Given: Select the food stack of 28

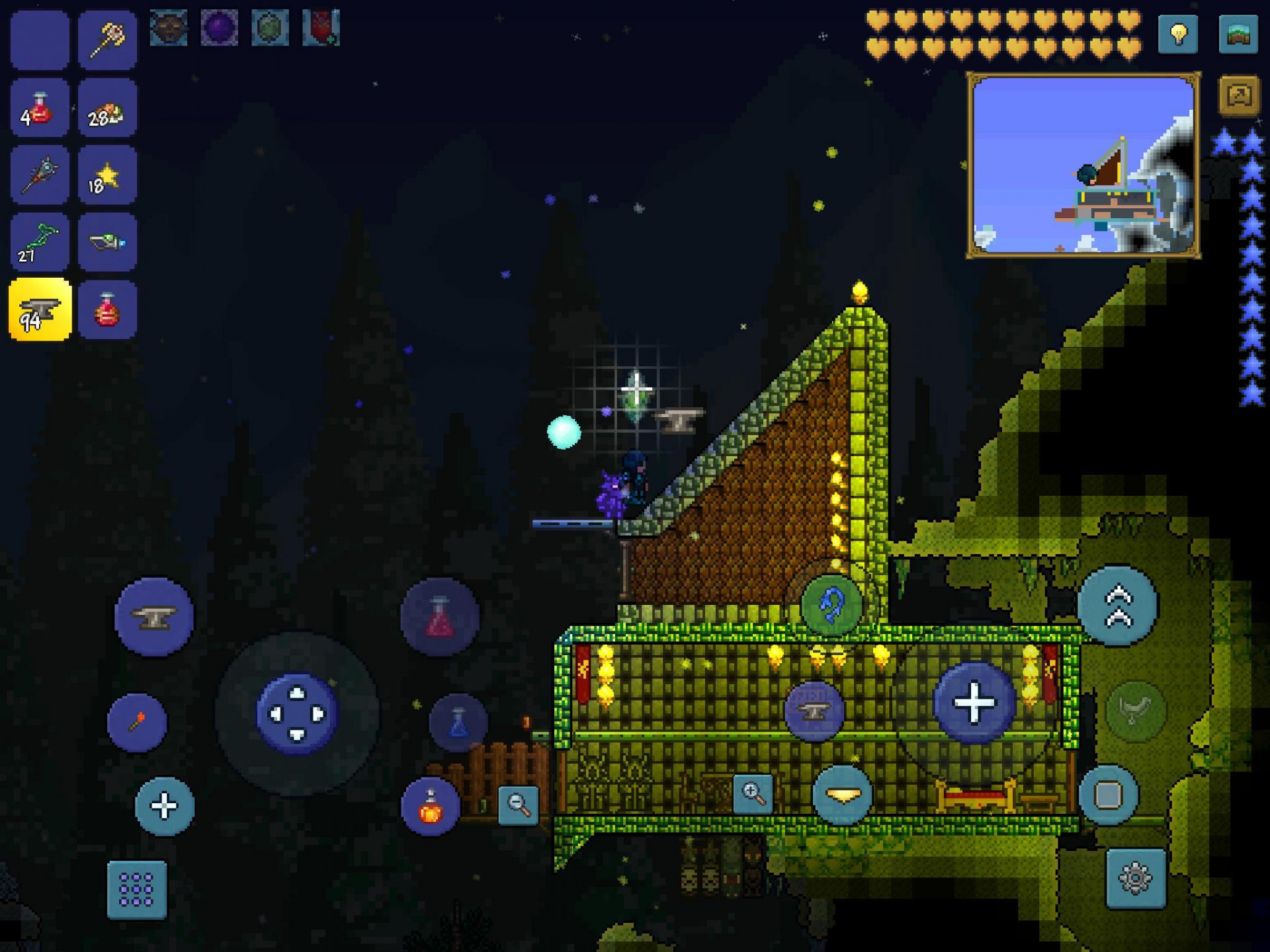Looking at the screenshot, I should [107, 108].
